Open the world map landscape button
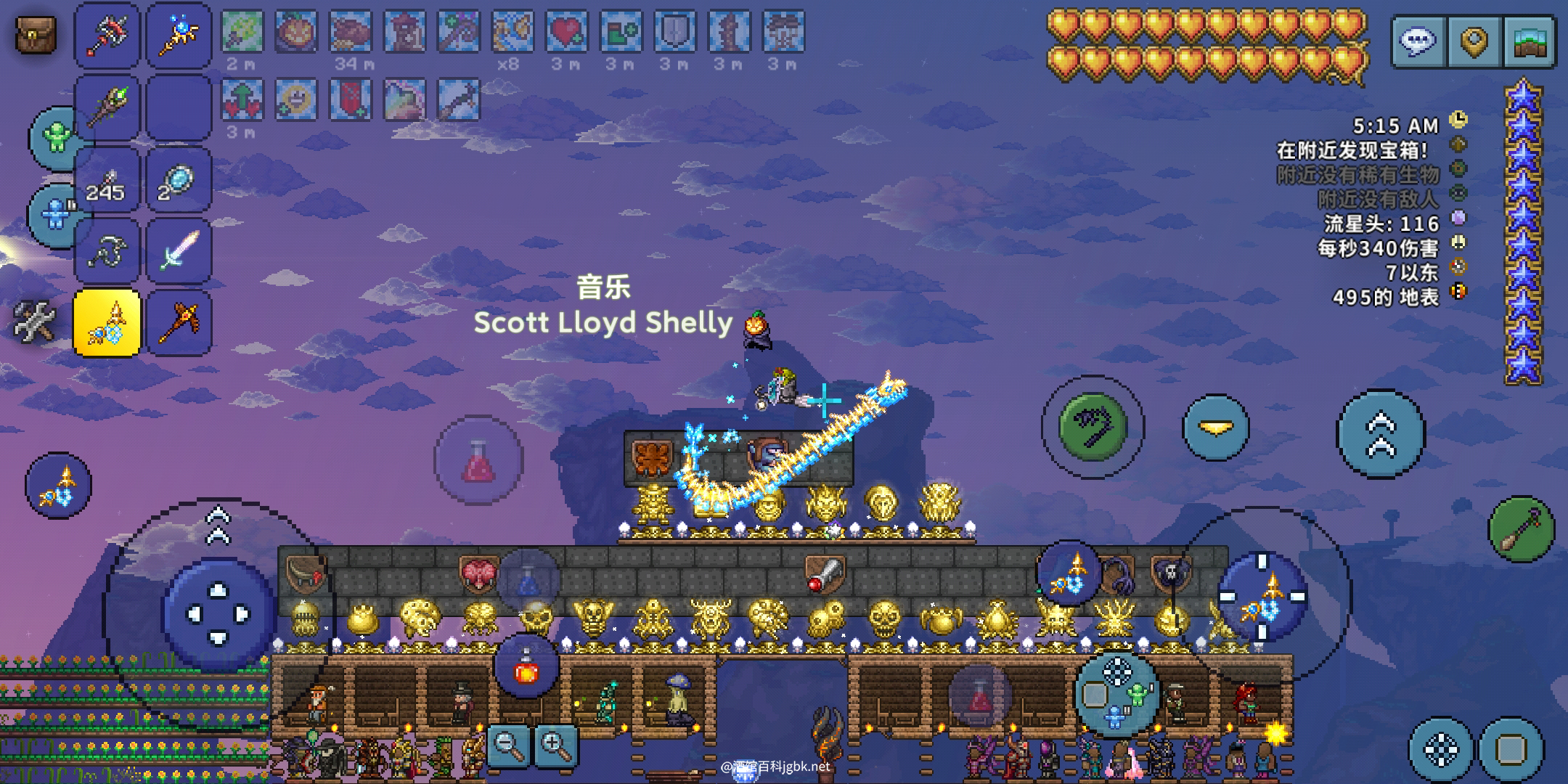 point(1531,42)
